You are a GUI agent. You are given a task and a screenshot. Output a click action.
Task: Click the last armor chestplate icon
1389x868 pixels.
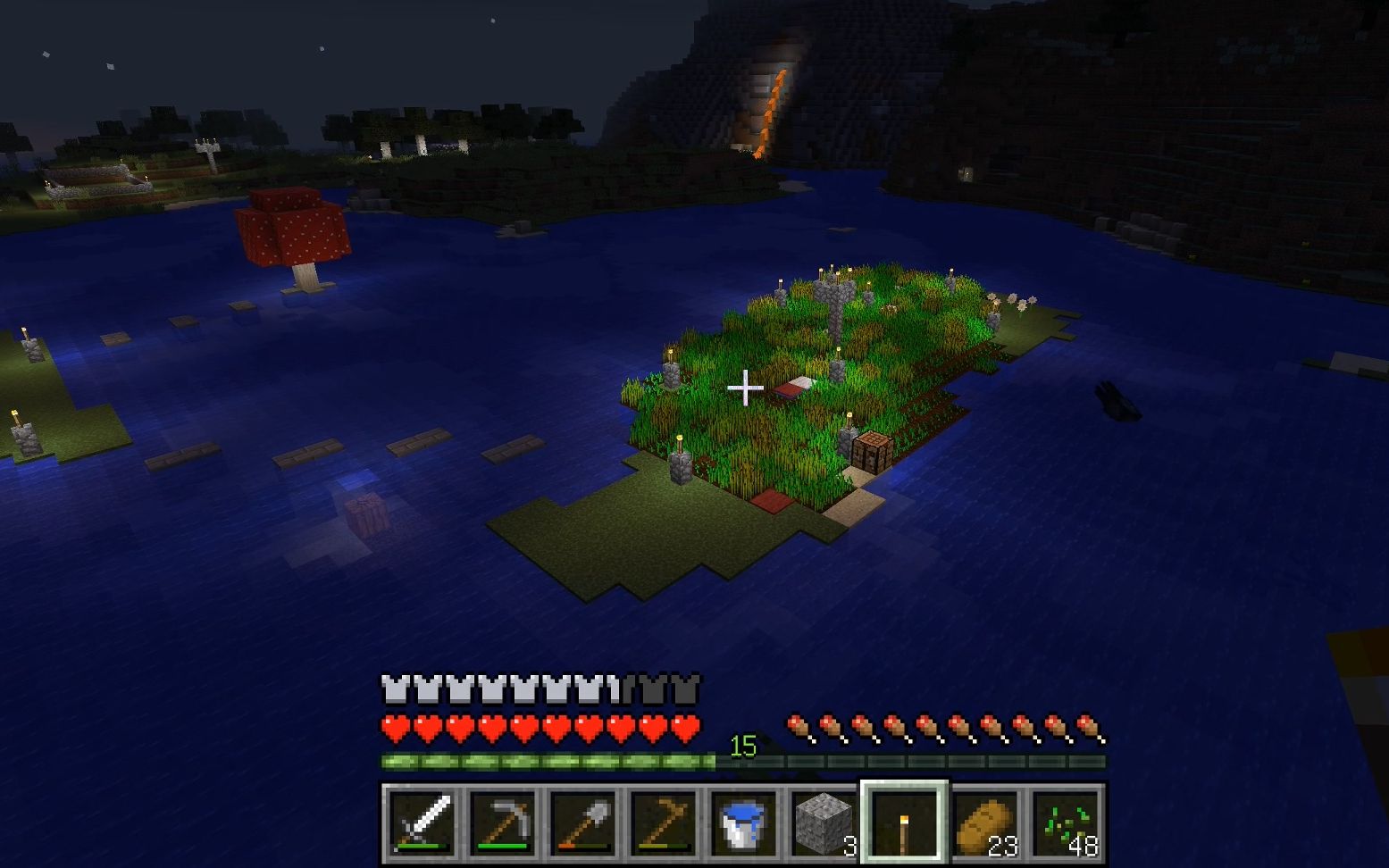(x=682, y=688)
